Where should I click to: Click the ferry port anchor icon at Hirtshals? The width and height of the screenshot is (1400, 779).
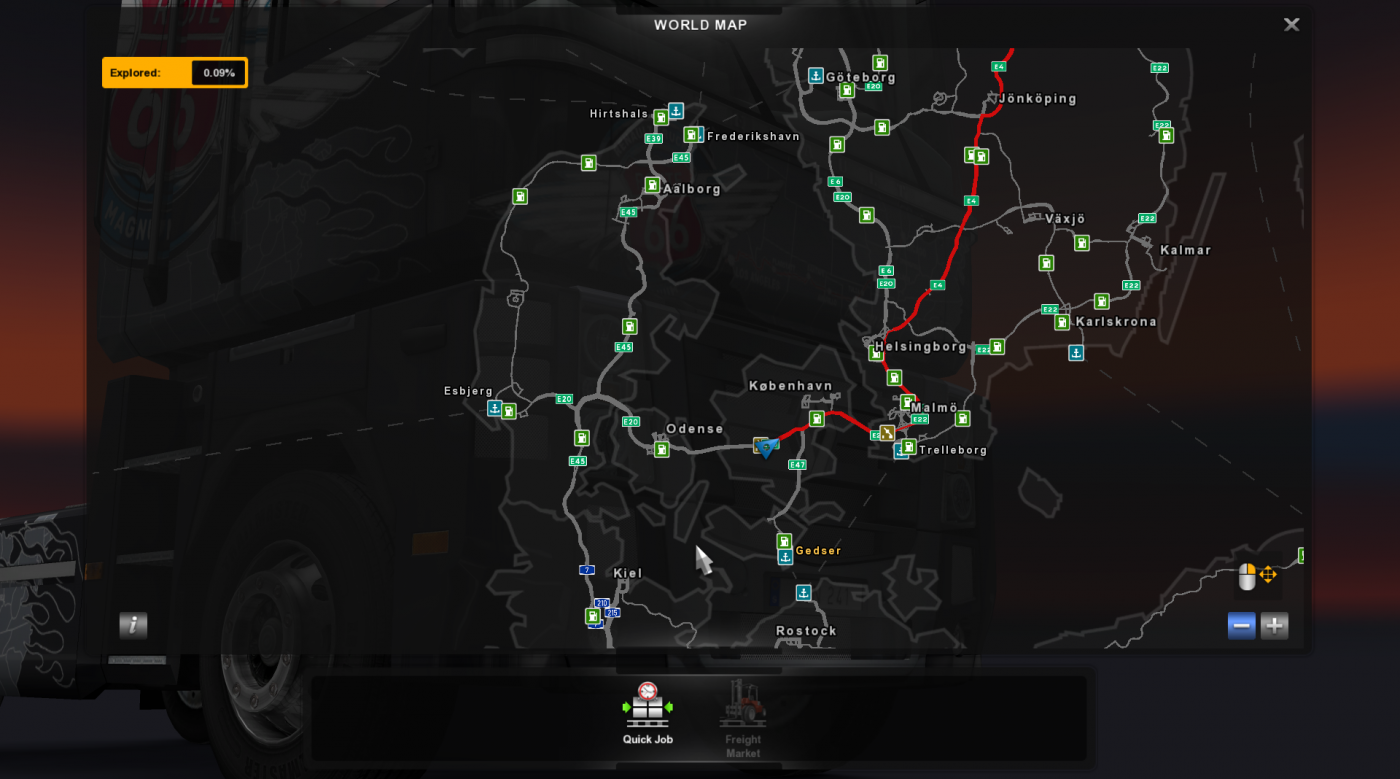point(675,110)
